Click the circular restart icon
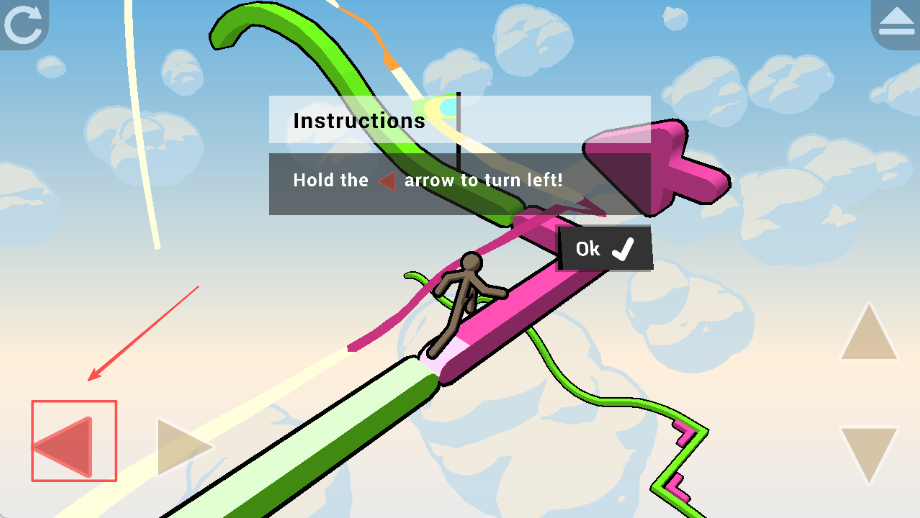 (x=22, y=24)
